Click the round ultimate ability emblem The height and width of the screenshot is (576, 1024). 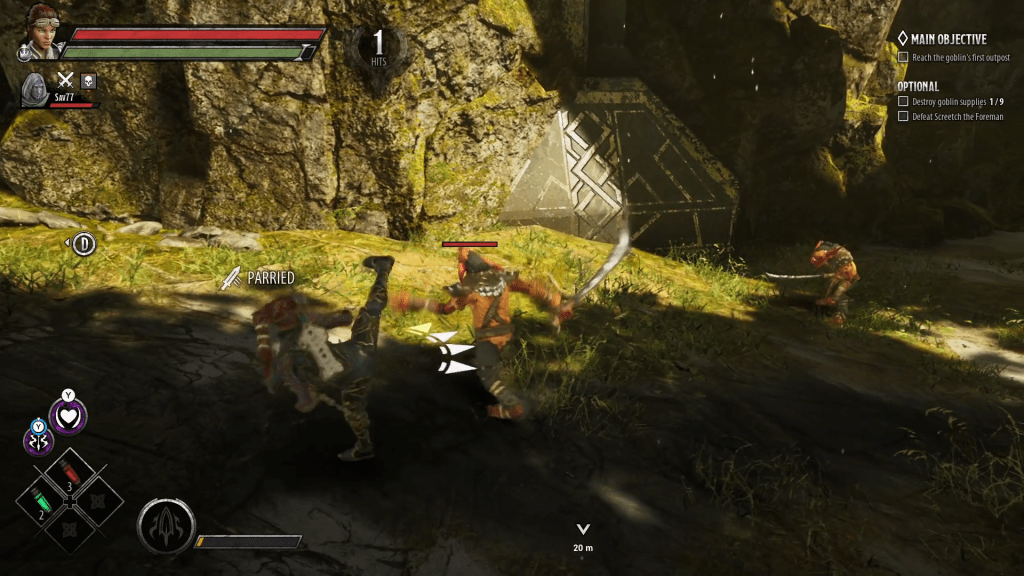point(165,525)
